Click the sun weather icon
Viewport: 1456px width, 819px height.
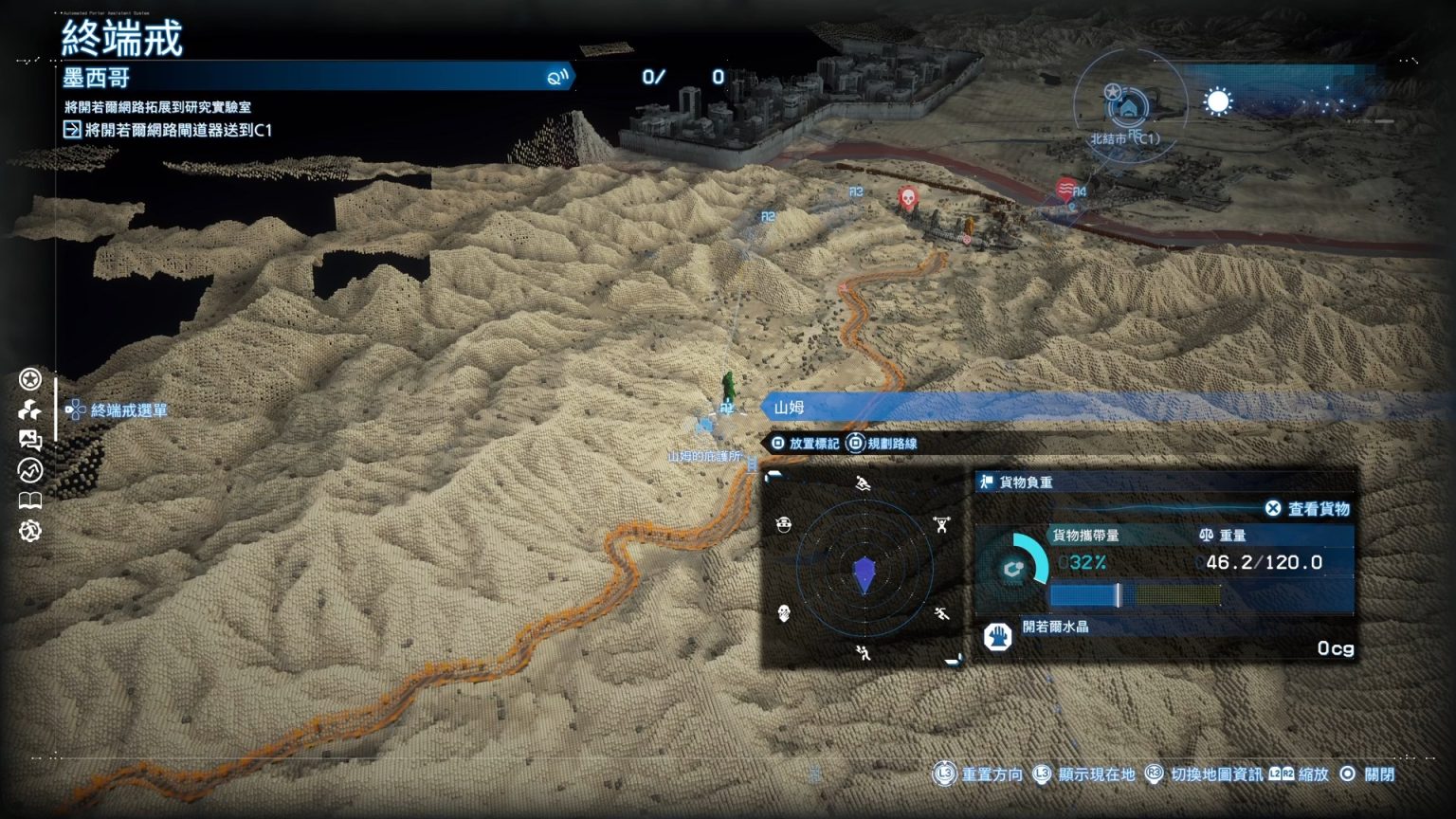tap(1218, 101)
